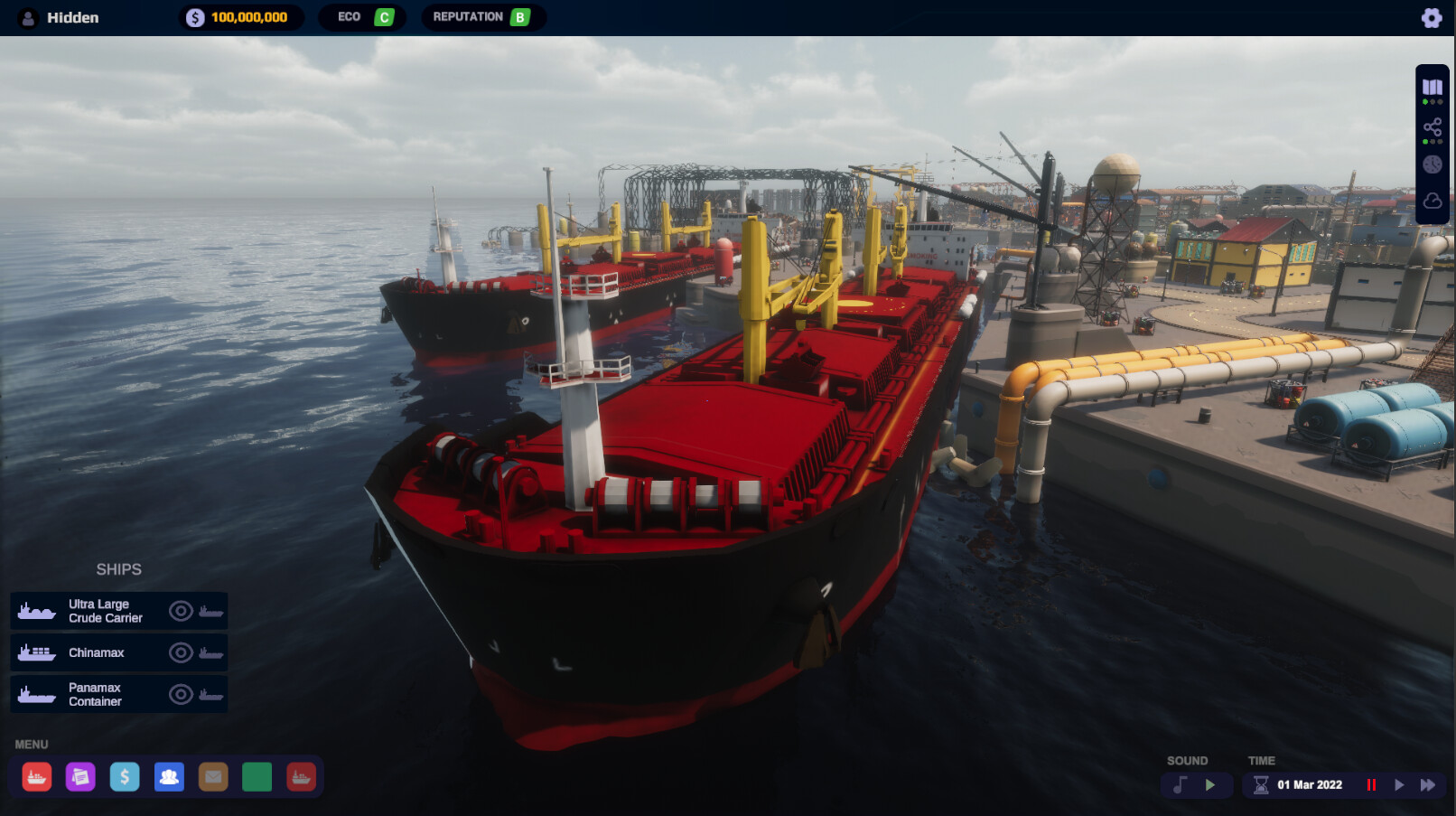Toggle visibility of the Chinamax ship
This screenshot has width=1456, height=816.
click(x=181, y=652)
